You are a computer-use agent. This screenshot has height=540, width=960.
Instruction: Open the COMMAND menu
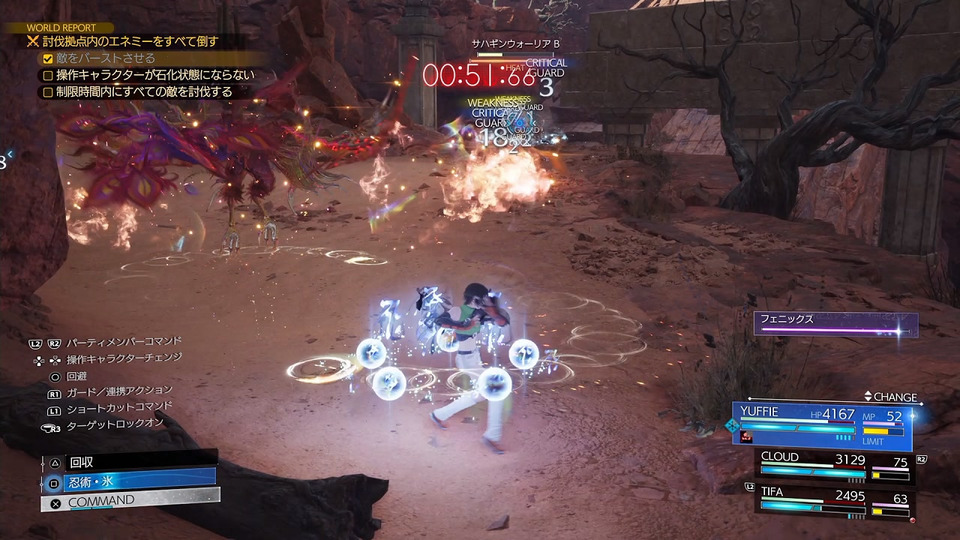tap(128, 499)
